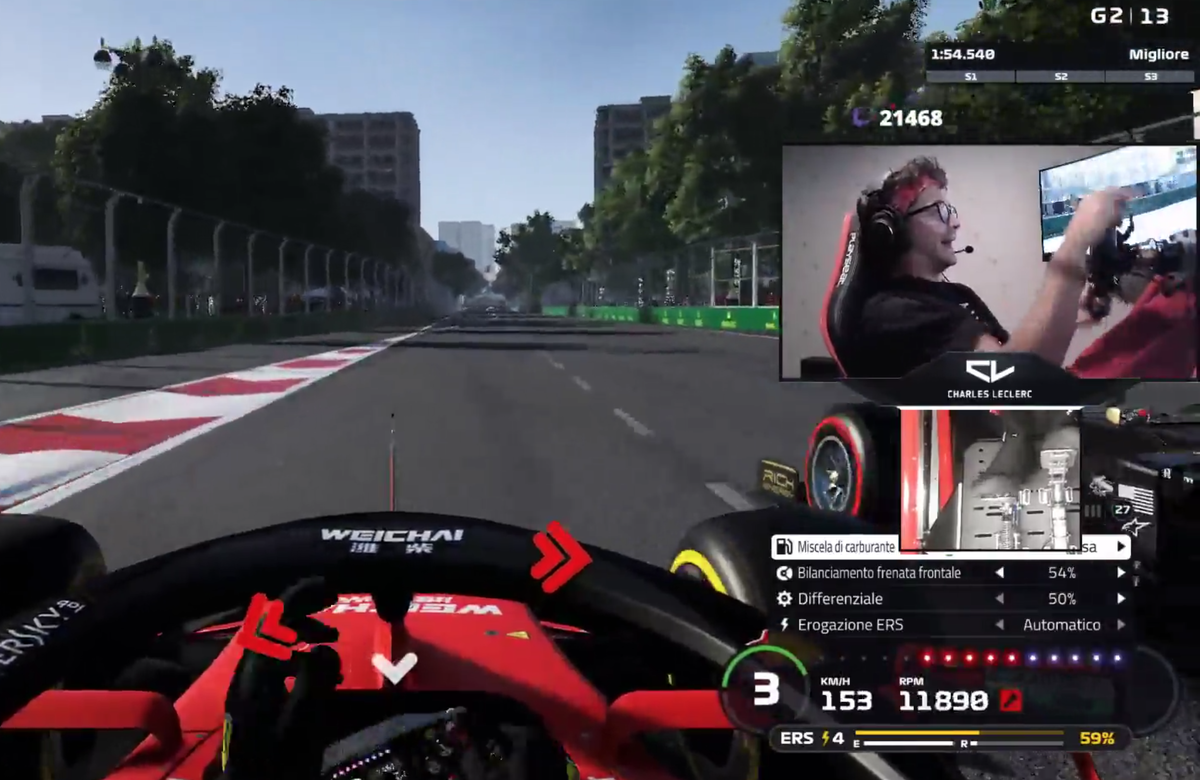Raise the Differenziale value with right arrow
Screen dimensions: 1200x780
point(1121,599)
